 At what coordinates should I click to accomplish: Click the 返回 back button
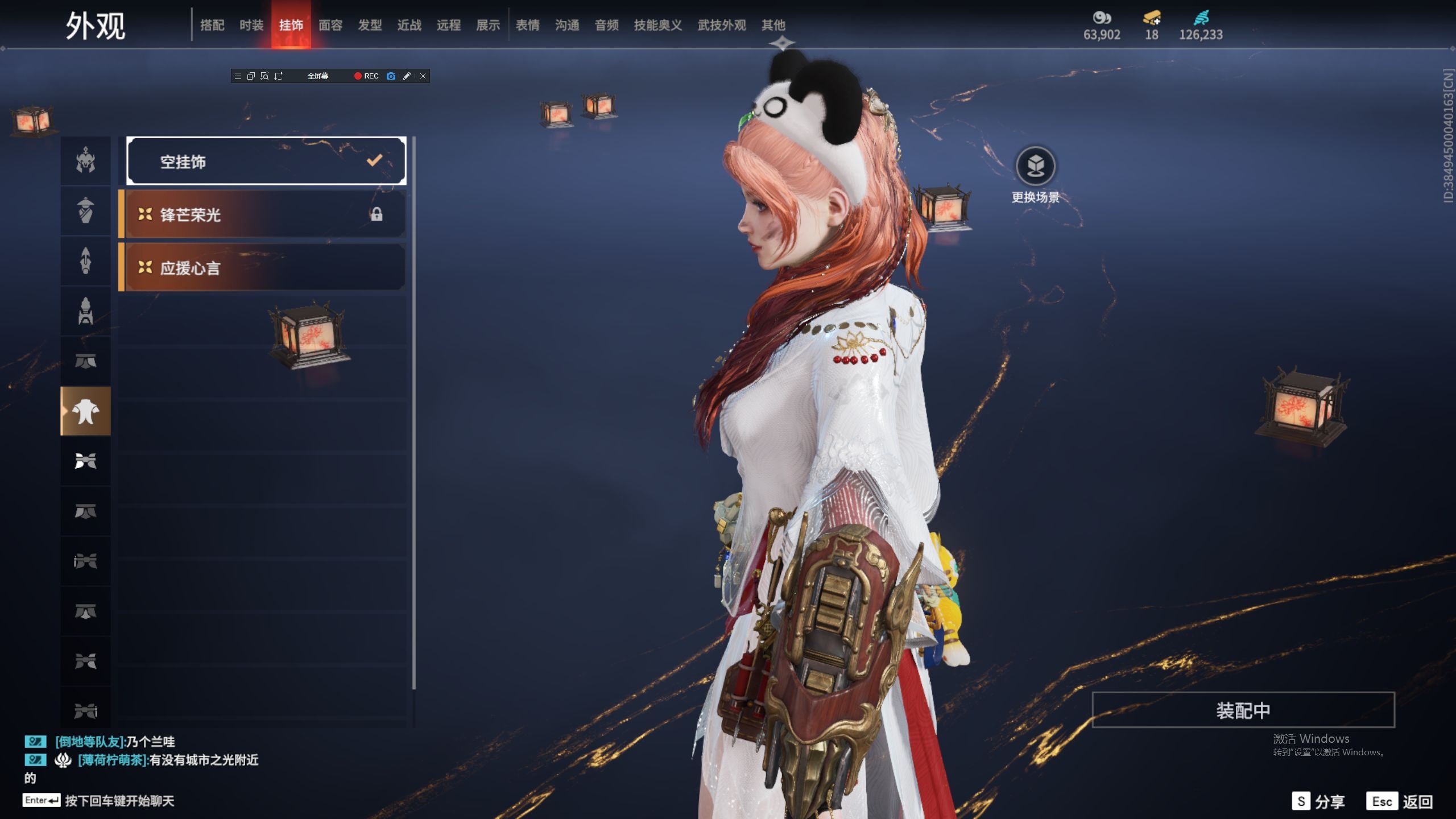point(1400,801)
